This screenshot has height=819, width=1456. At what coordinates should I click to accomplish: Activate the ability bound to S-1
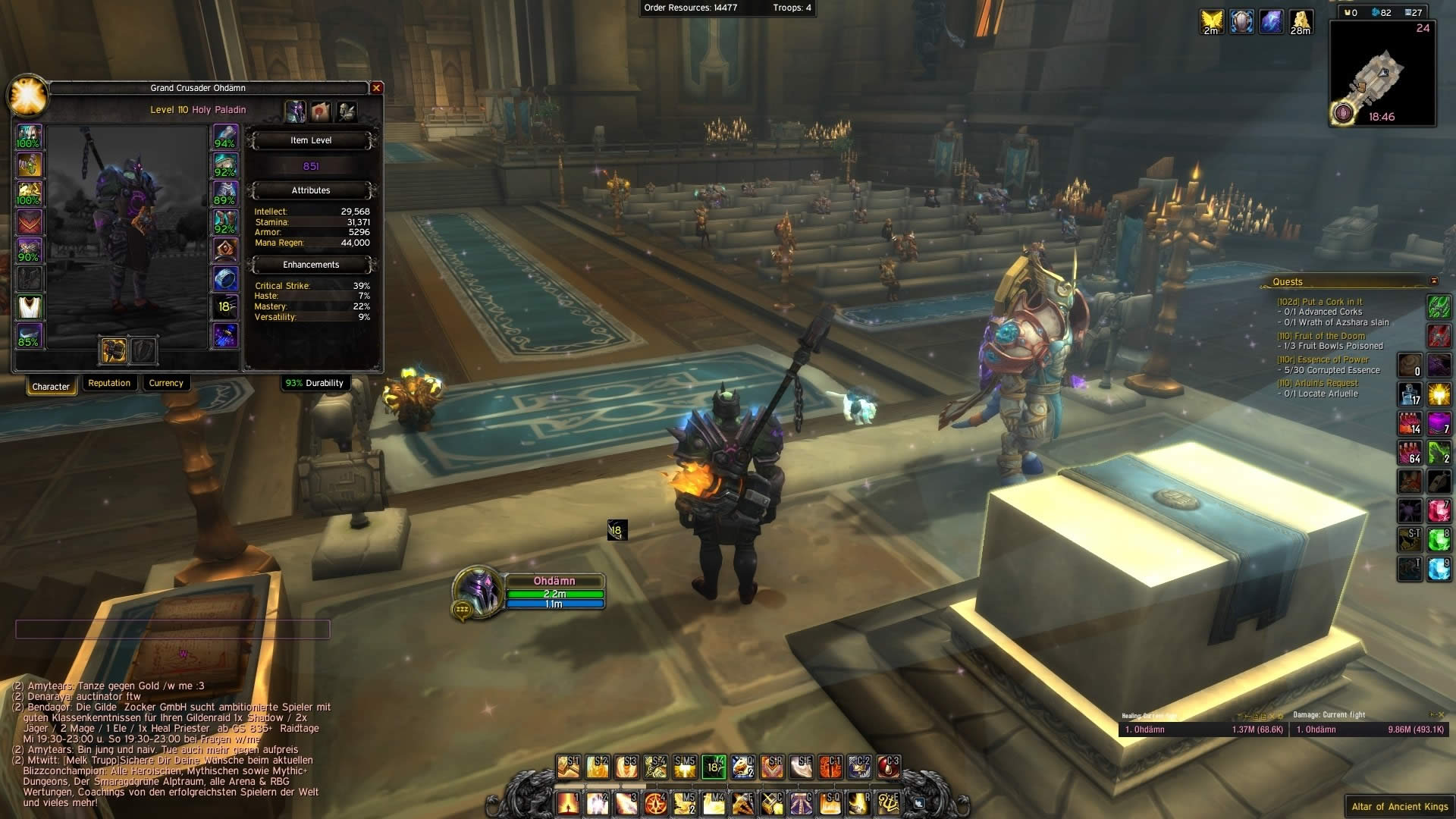point(568,767)
